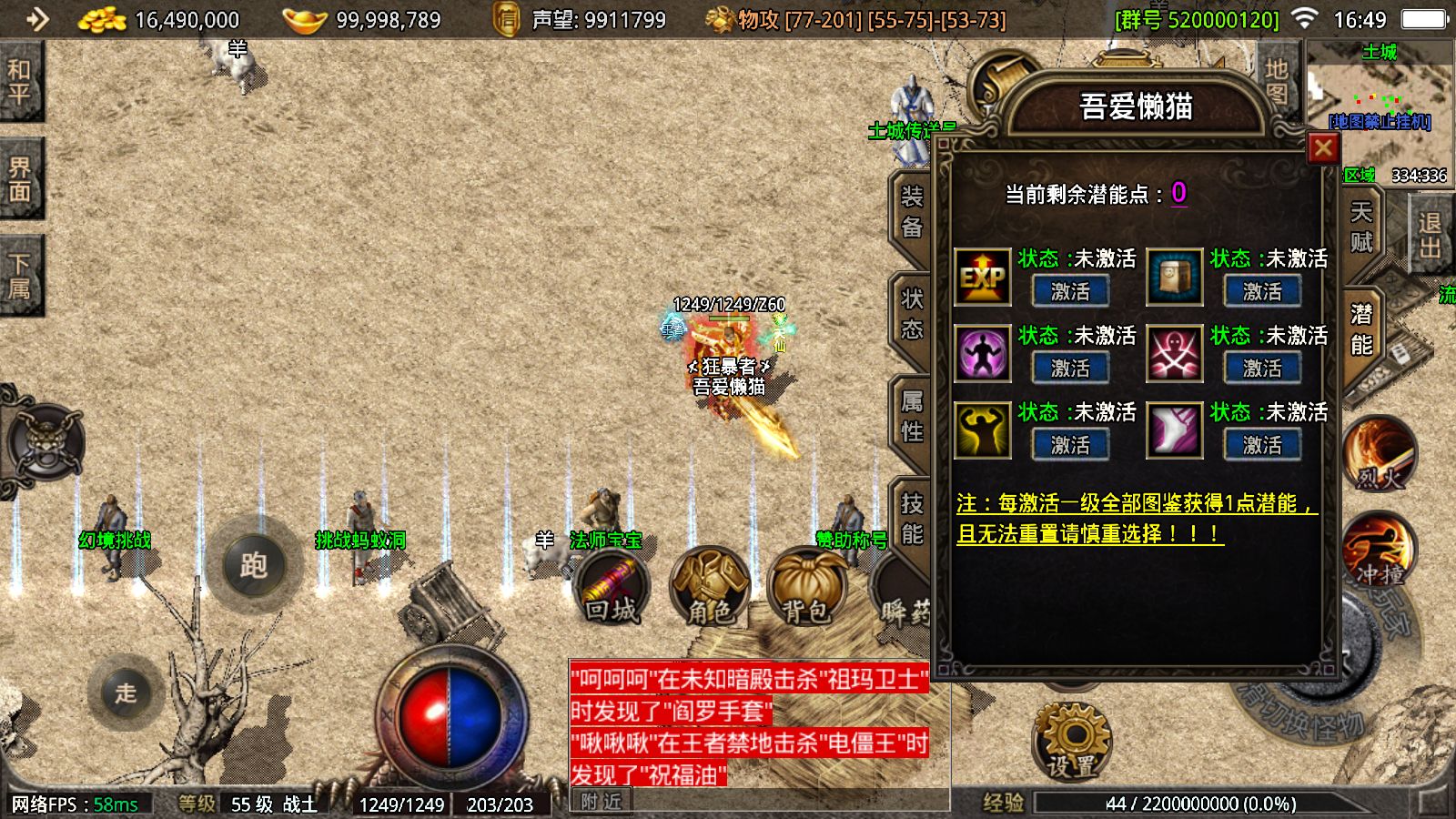Open the 状态 status tab
1456x819 pixels.
(911, 314)
